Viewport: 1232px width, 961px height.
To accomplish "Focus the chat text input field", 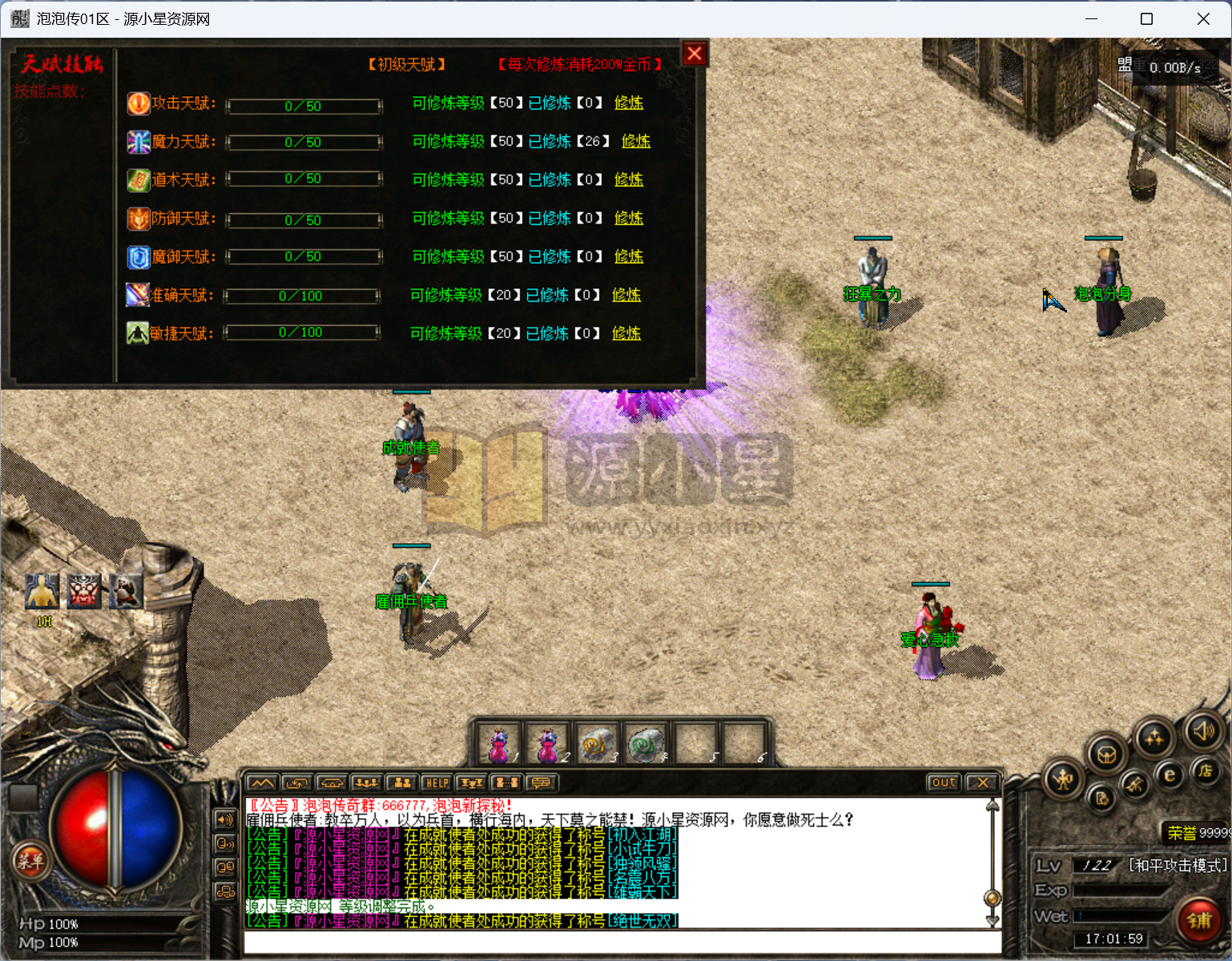I will click(x=617, y=942).
